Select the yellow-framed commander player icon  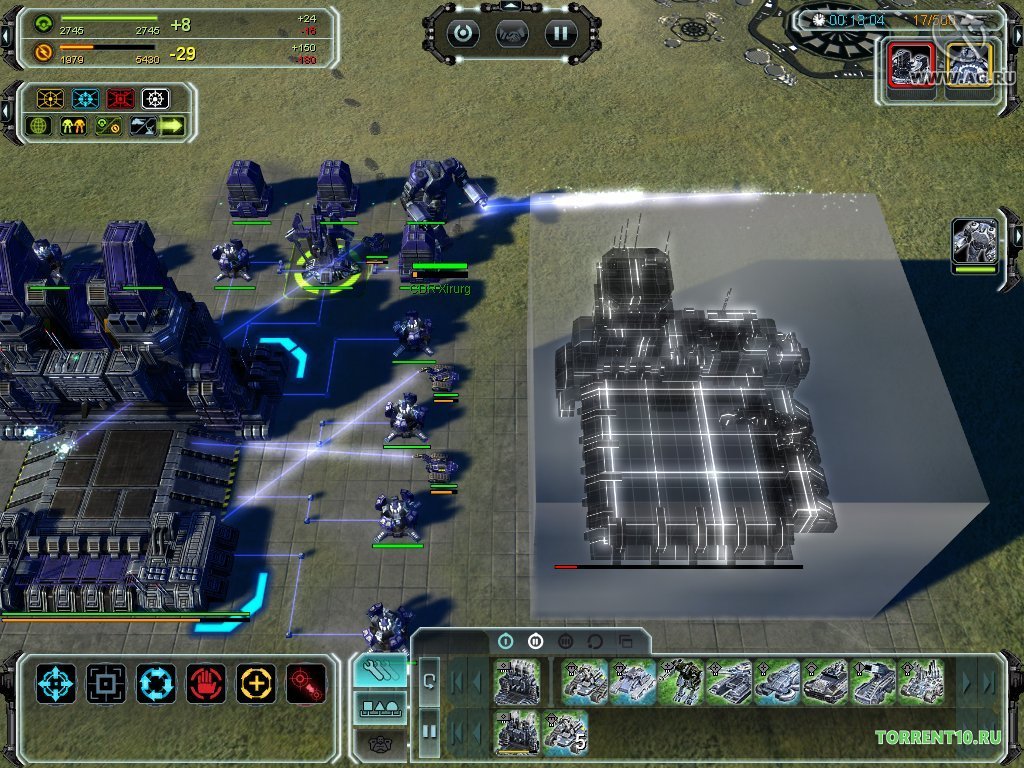tap(968, 70)
